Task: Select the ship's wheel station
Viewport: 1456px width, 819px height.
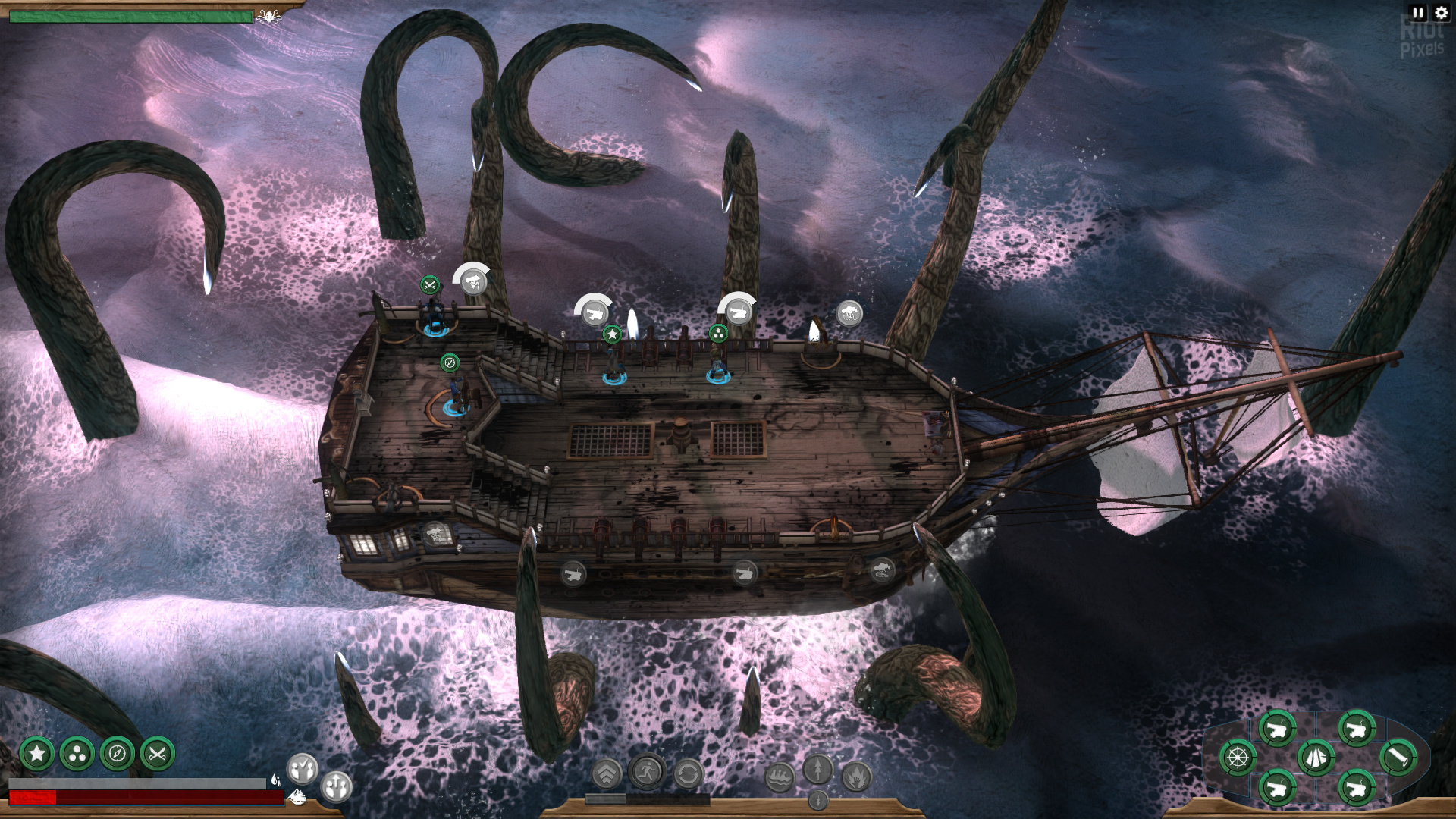Action: coord(1238,757)
